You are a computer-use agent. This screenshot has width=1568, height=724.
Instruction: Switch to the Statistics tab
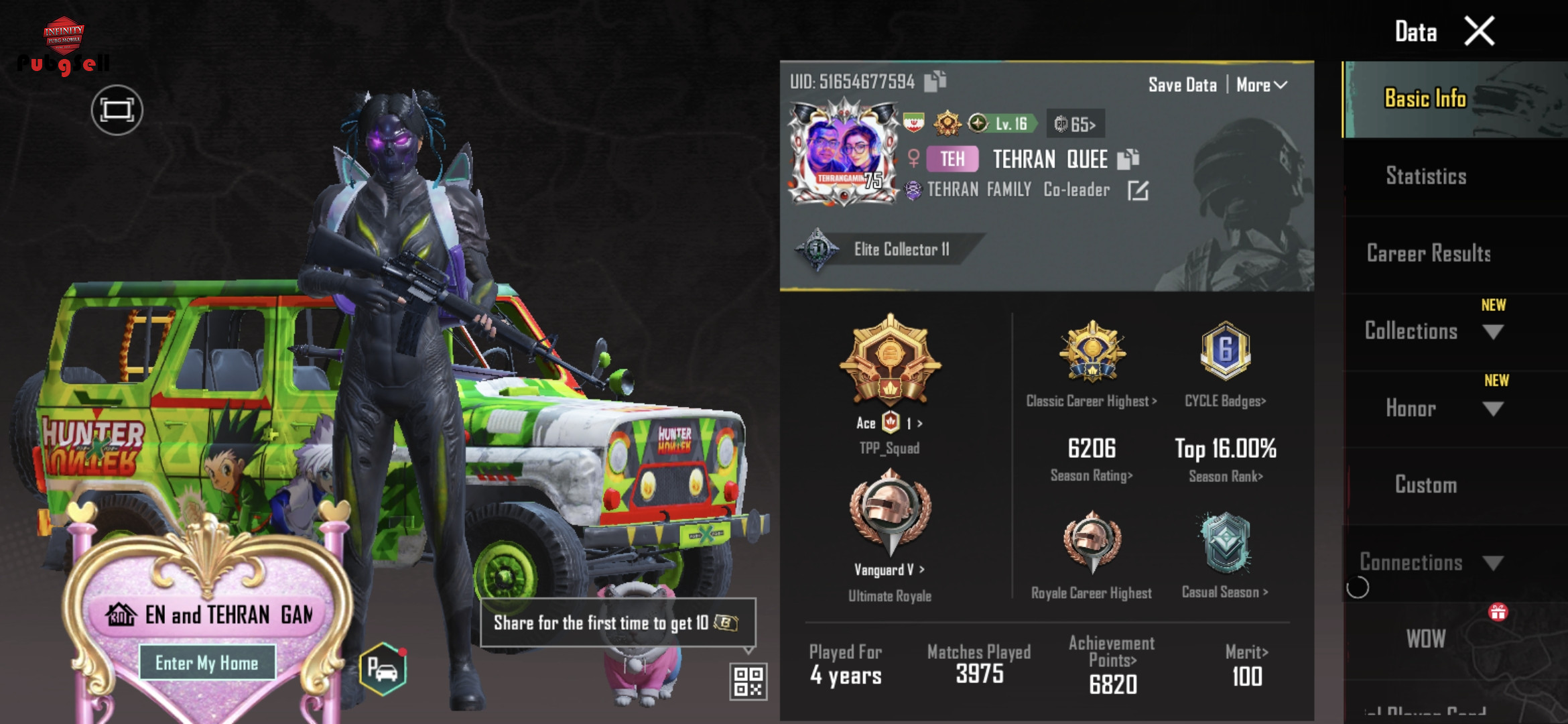[x=1426, y=176]
